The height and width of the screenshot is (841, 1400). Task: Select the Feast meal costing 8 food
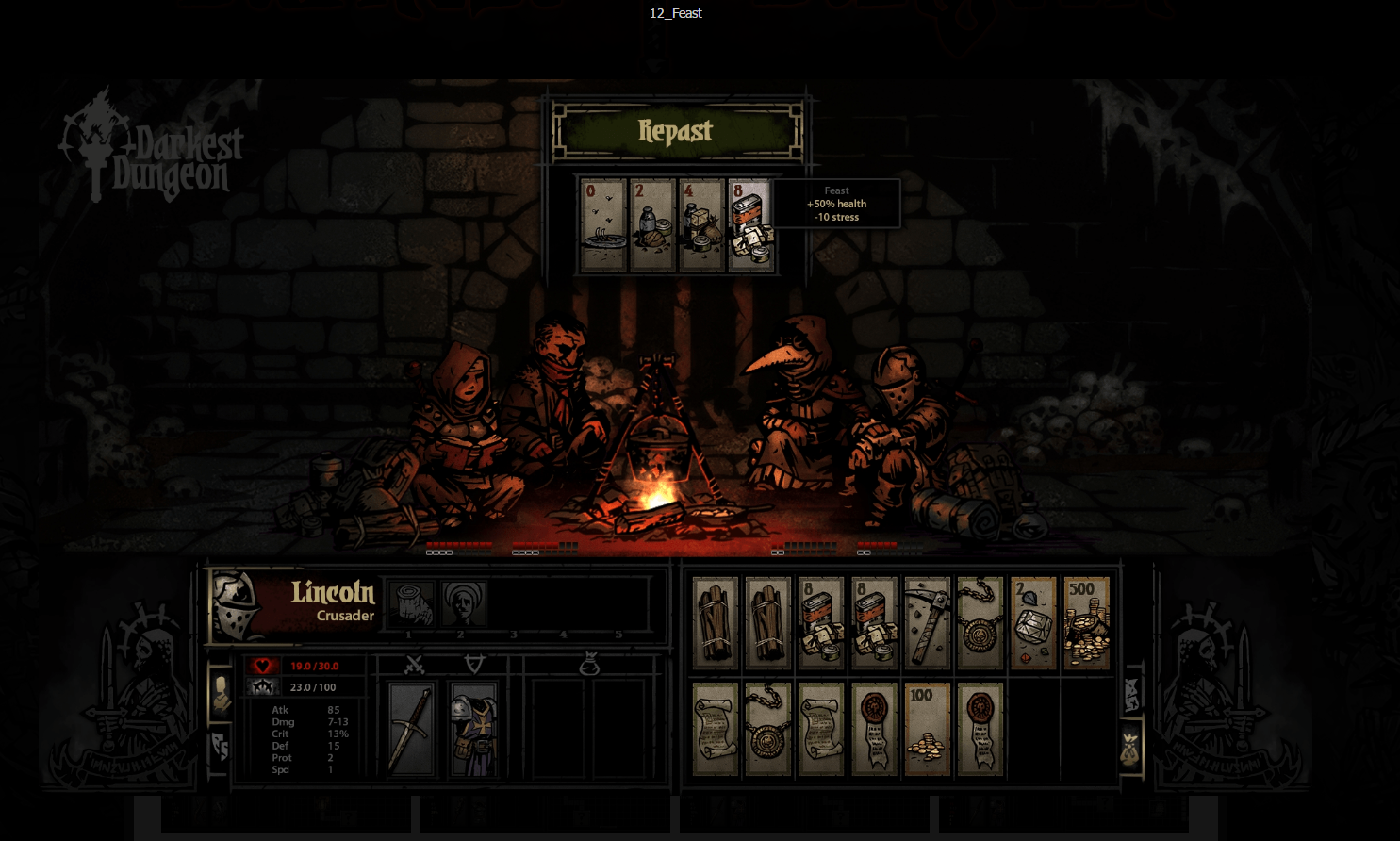[x=751, y=223]
